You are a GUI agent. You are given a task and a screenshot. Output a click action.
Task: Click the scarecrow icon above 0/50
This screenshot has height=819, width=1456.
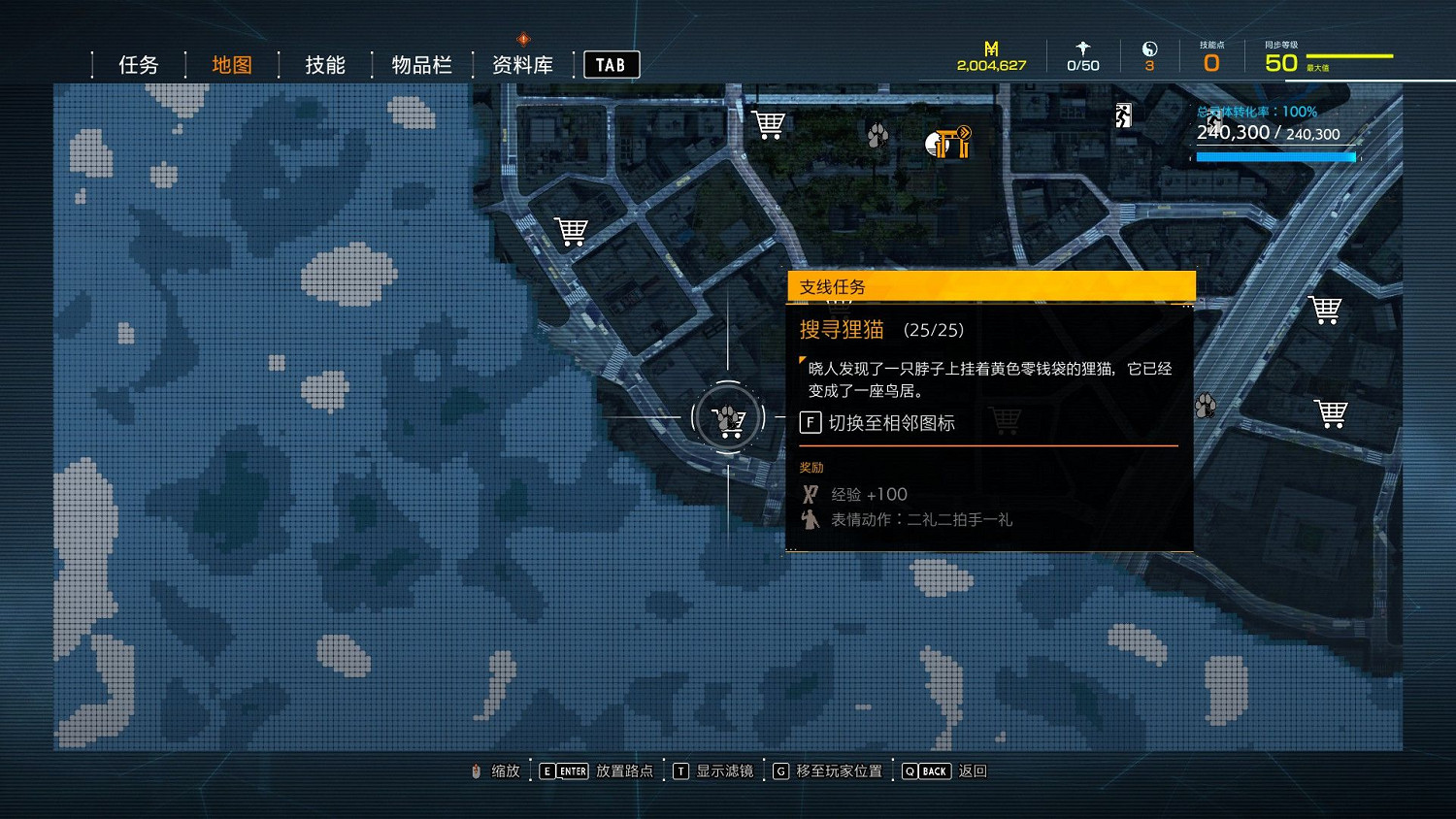point(1082,49)
